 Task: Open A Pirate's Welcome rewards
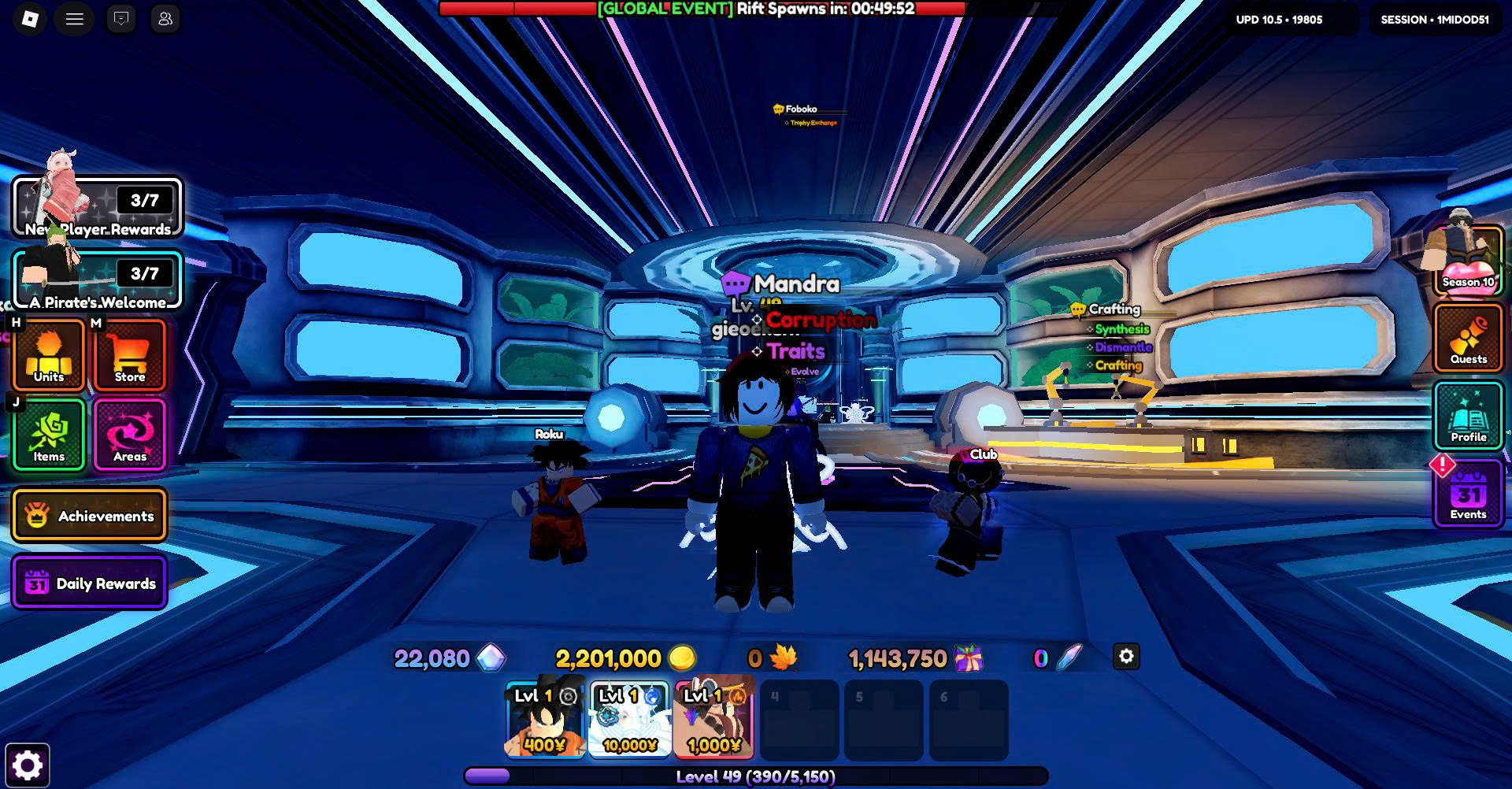coord(97,280)
